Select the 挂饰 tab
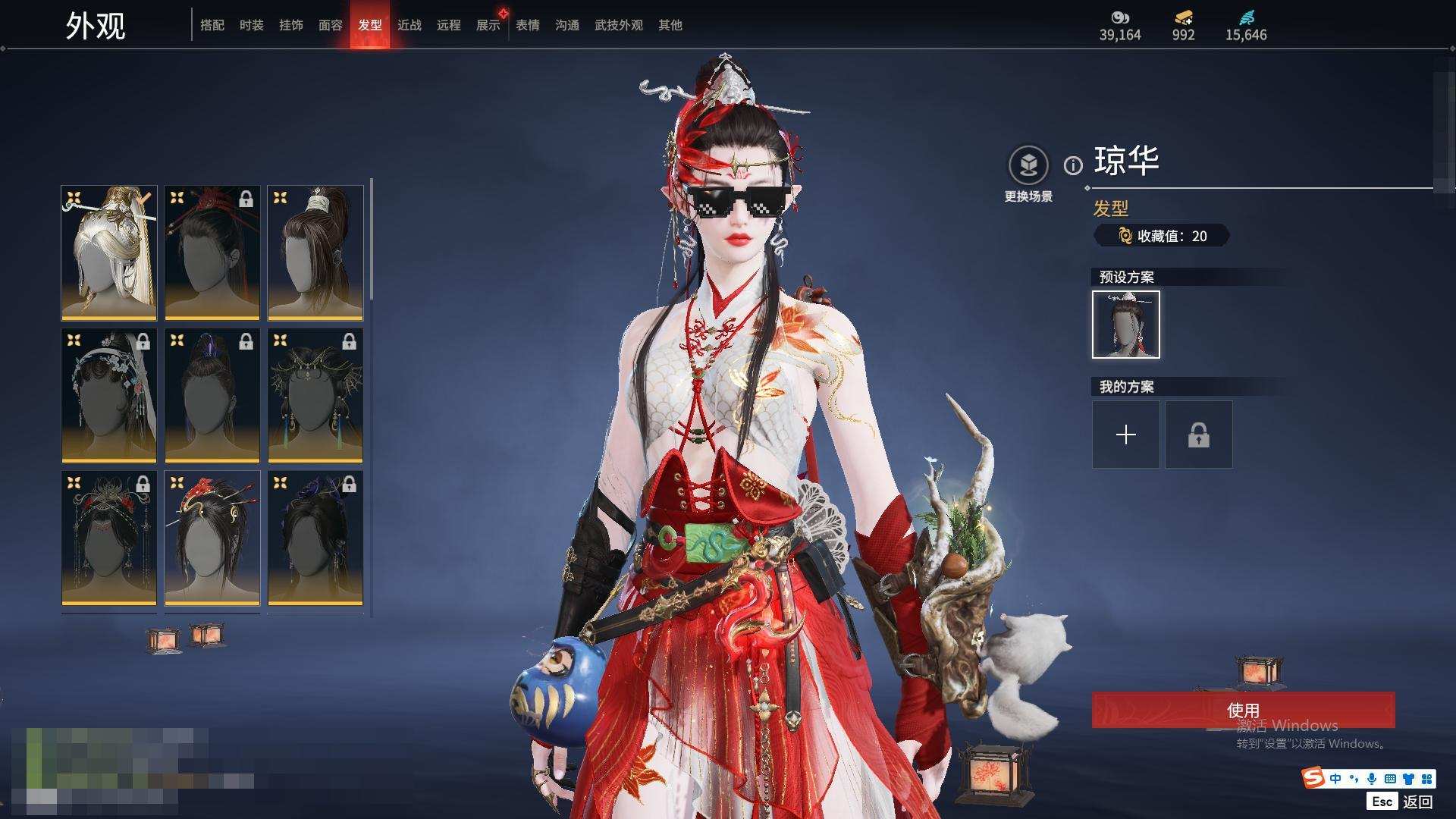1456x819 pixels. click(x=290, y=25)
